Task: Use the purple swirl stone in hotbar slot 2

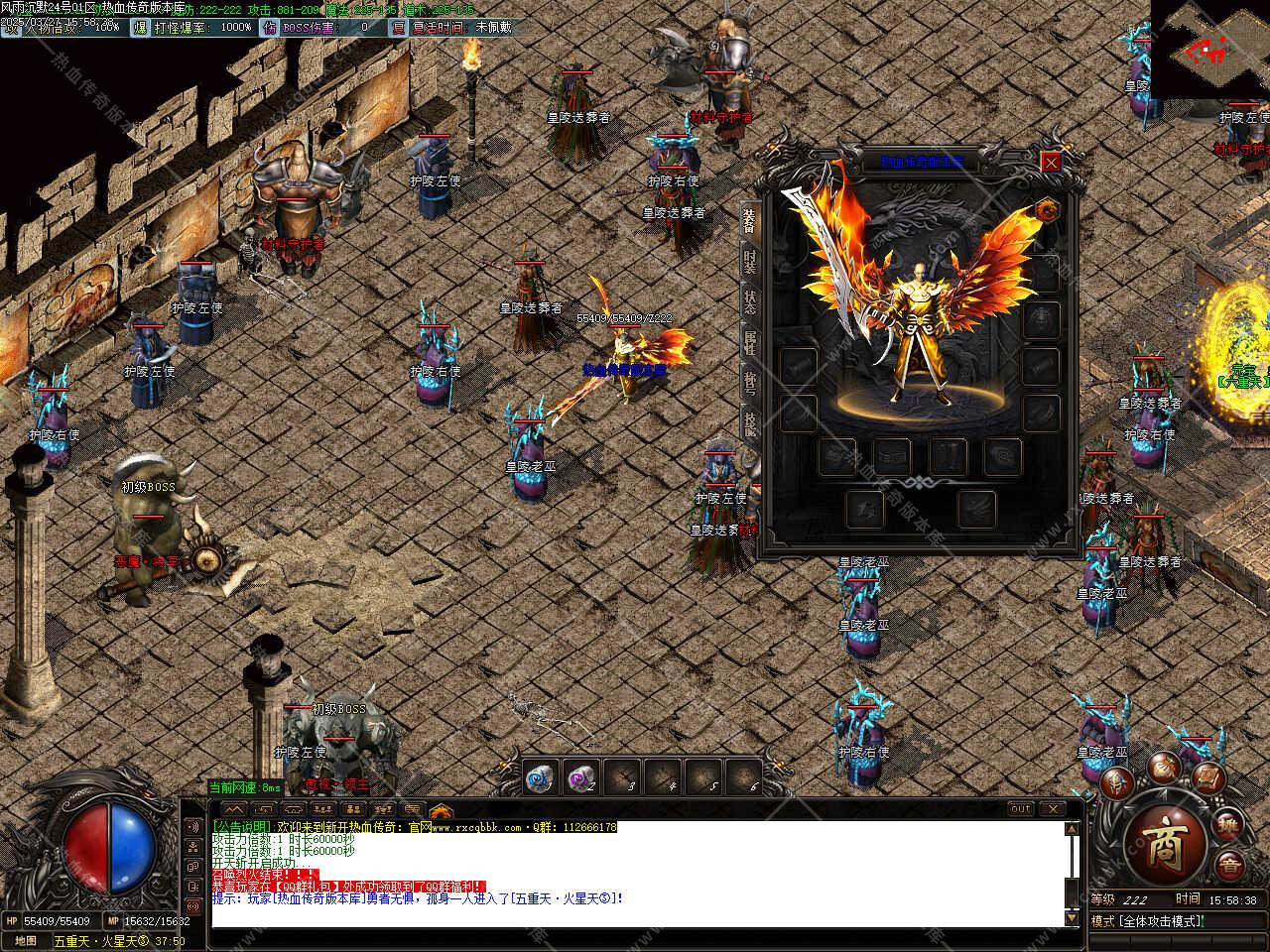Action: click(x=578, y=778)
